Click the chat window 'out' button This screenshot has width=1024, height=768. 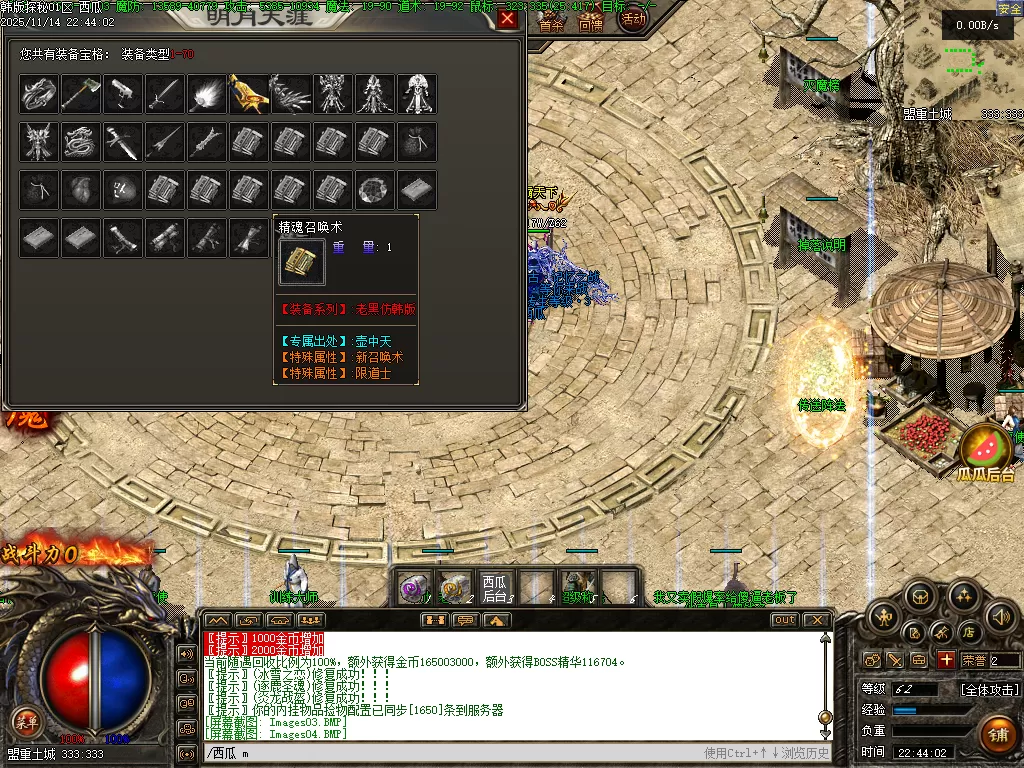[x=785, y=620]
